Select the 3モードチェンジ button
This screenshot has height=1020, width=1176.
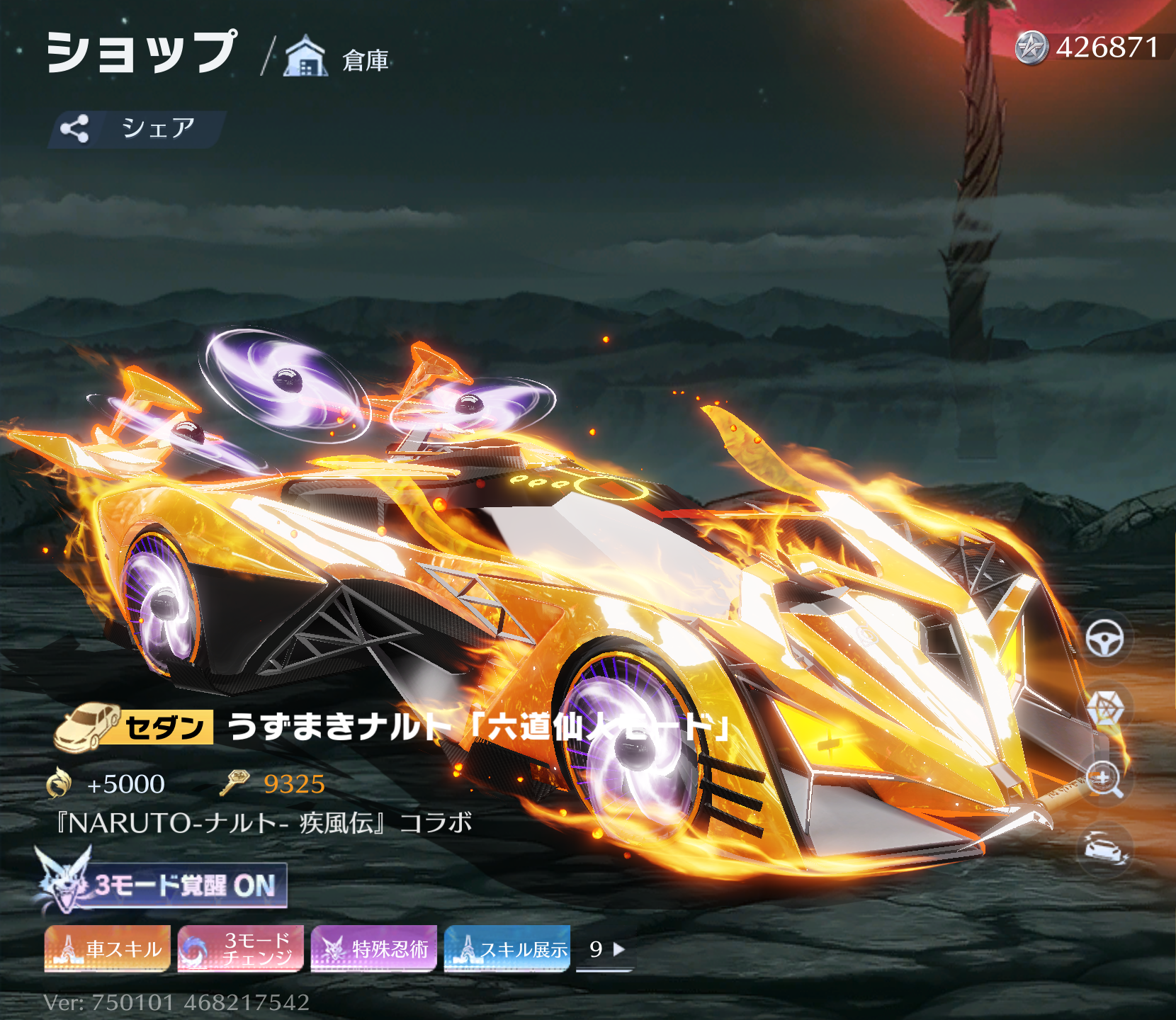click(x=241, y=948)
